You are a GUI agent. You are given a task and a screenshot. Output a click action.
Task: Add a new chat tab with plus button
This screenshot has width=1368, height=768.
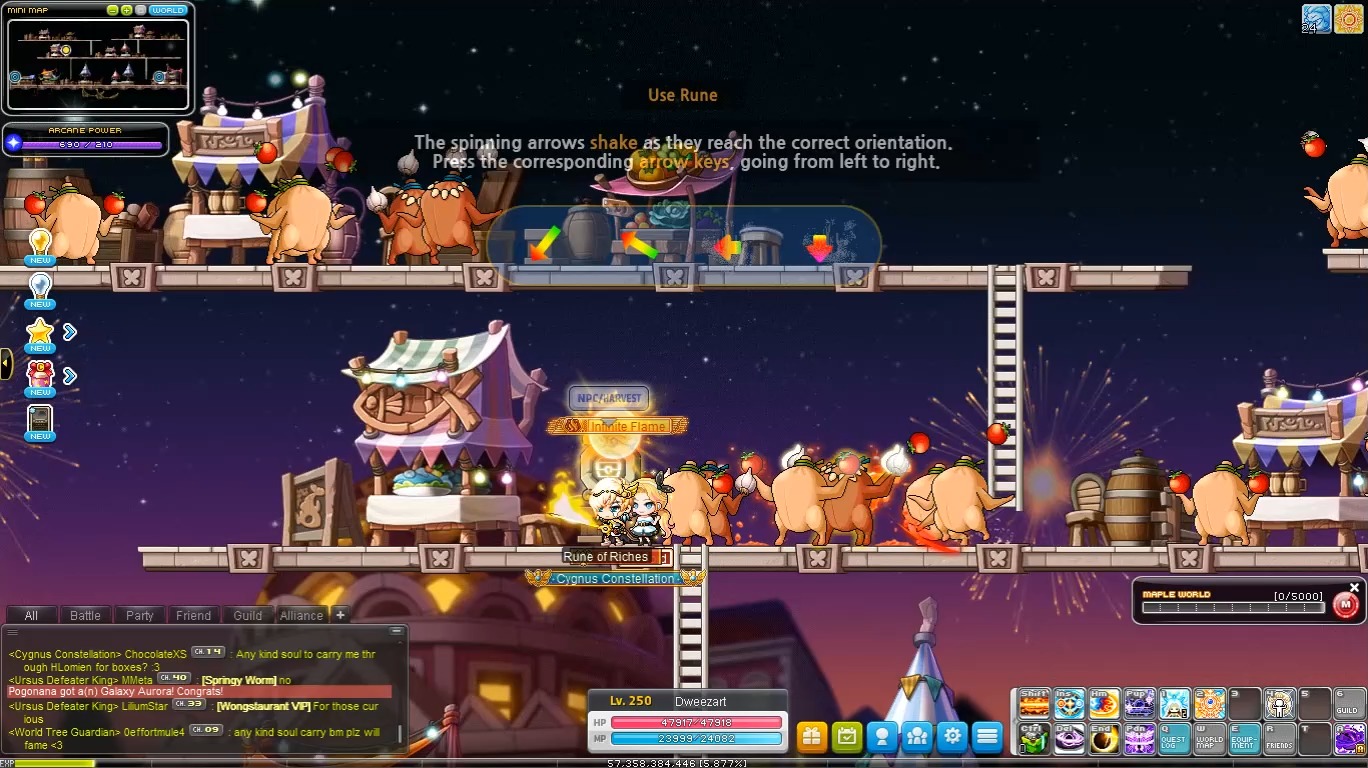(x=340, y=615)
